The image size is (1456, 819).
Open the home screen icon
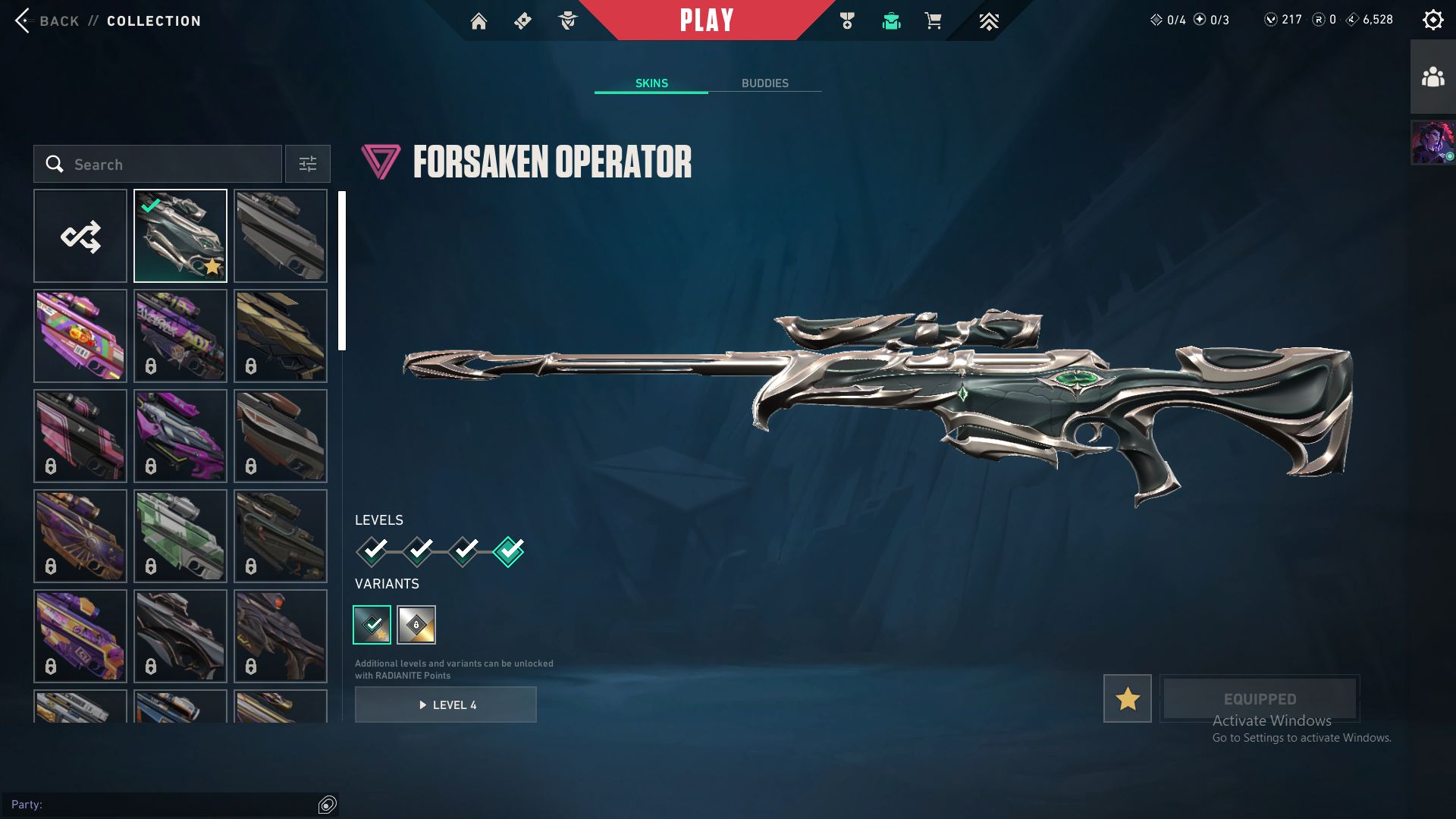479,21
